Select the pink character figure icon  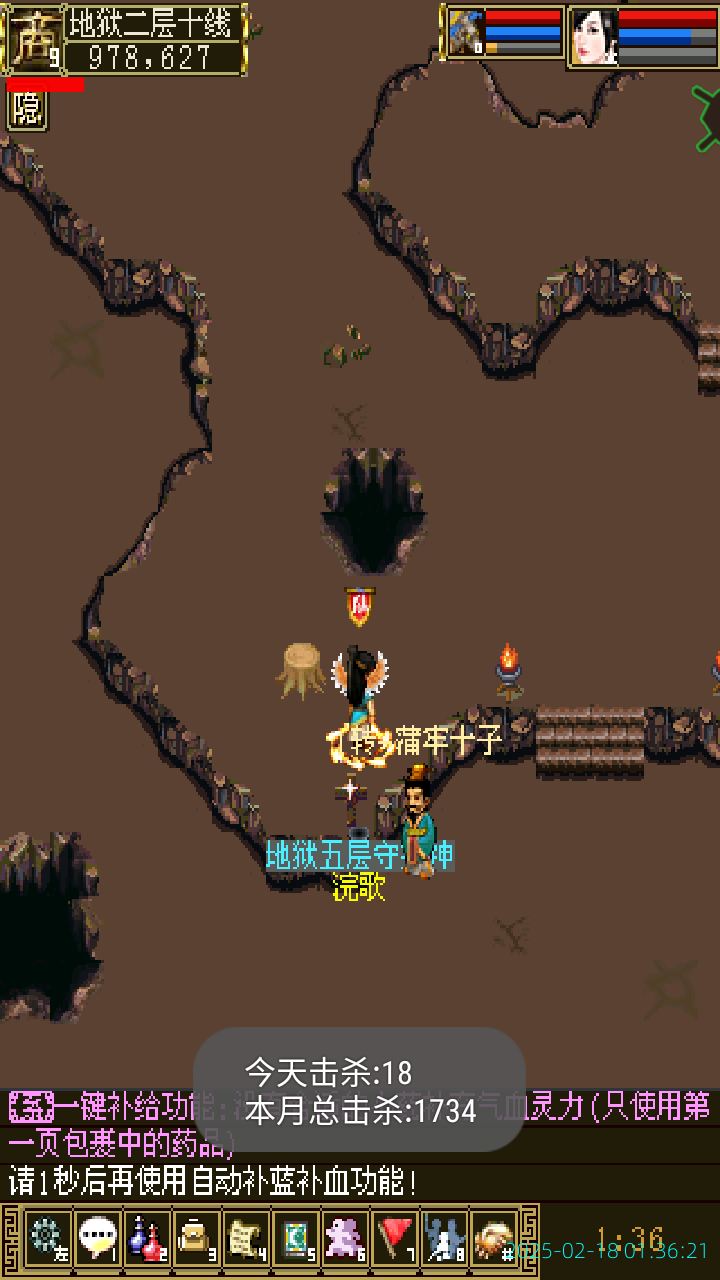pos(345,1238)
